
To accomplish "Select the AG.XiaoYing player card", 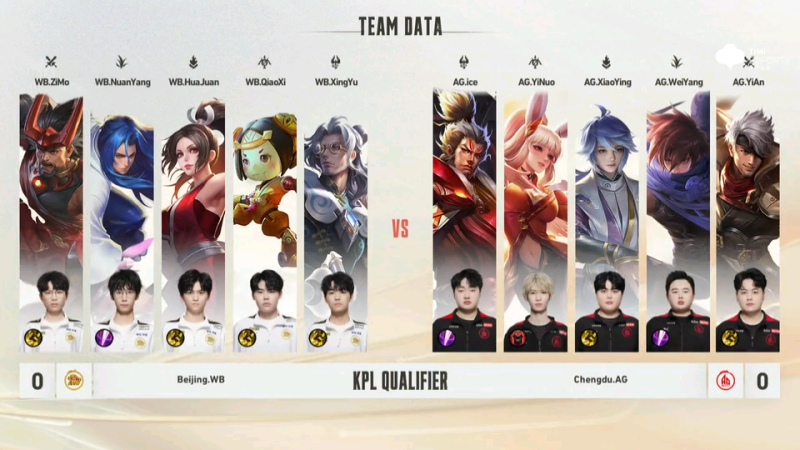I will (606, 220).
